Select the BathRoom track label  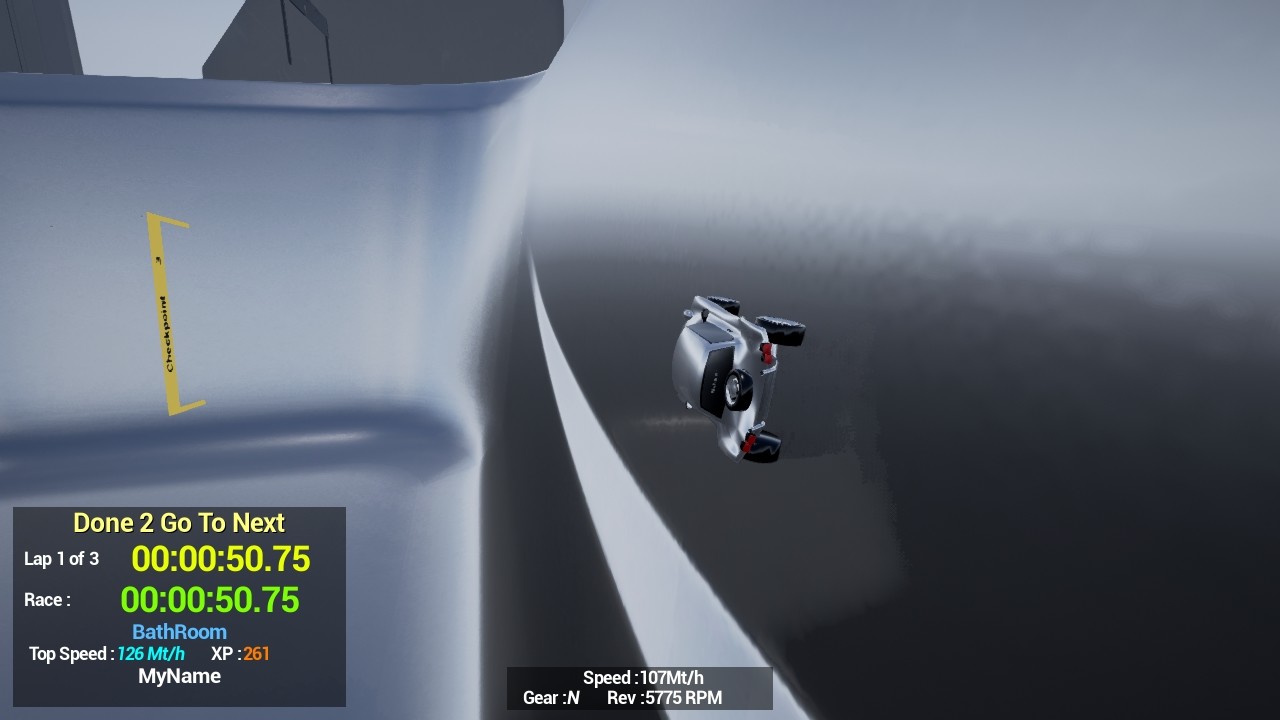tap(179, 631)
